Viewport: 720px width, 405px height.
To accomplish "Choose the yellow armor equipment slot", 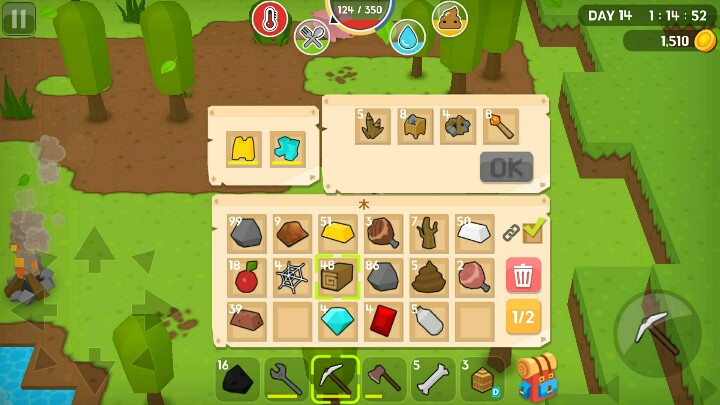I will coord(243,149).
